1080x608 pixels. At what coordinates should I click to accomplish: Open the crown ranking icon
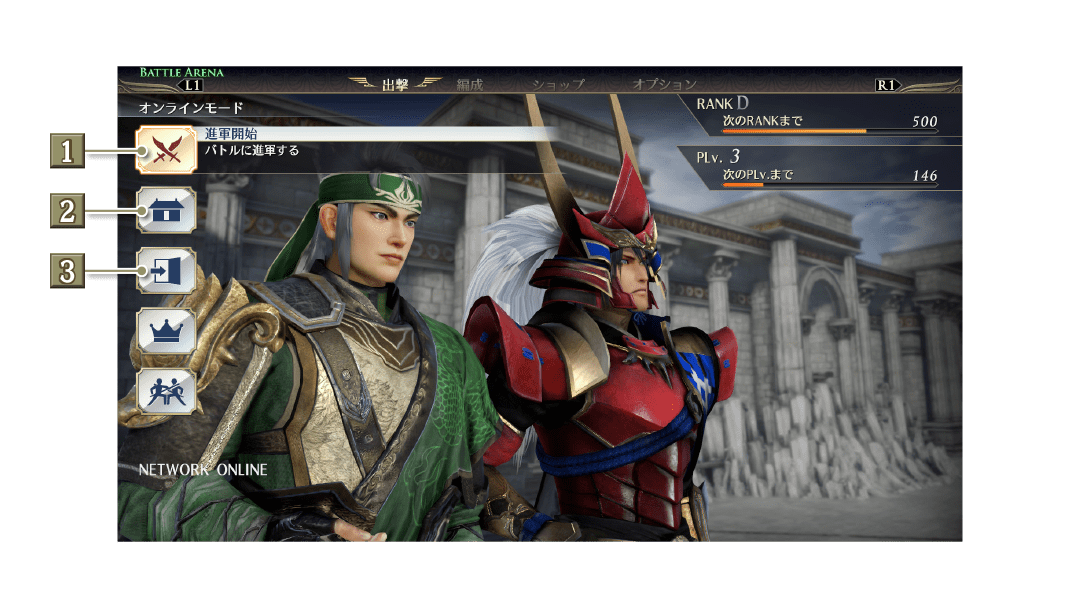[x=166, y=331]
